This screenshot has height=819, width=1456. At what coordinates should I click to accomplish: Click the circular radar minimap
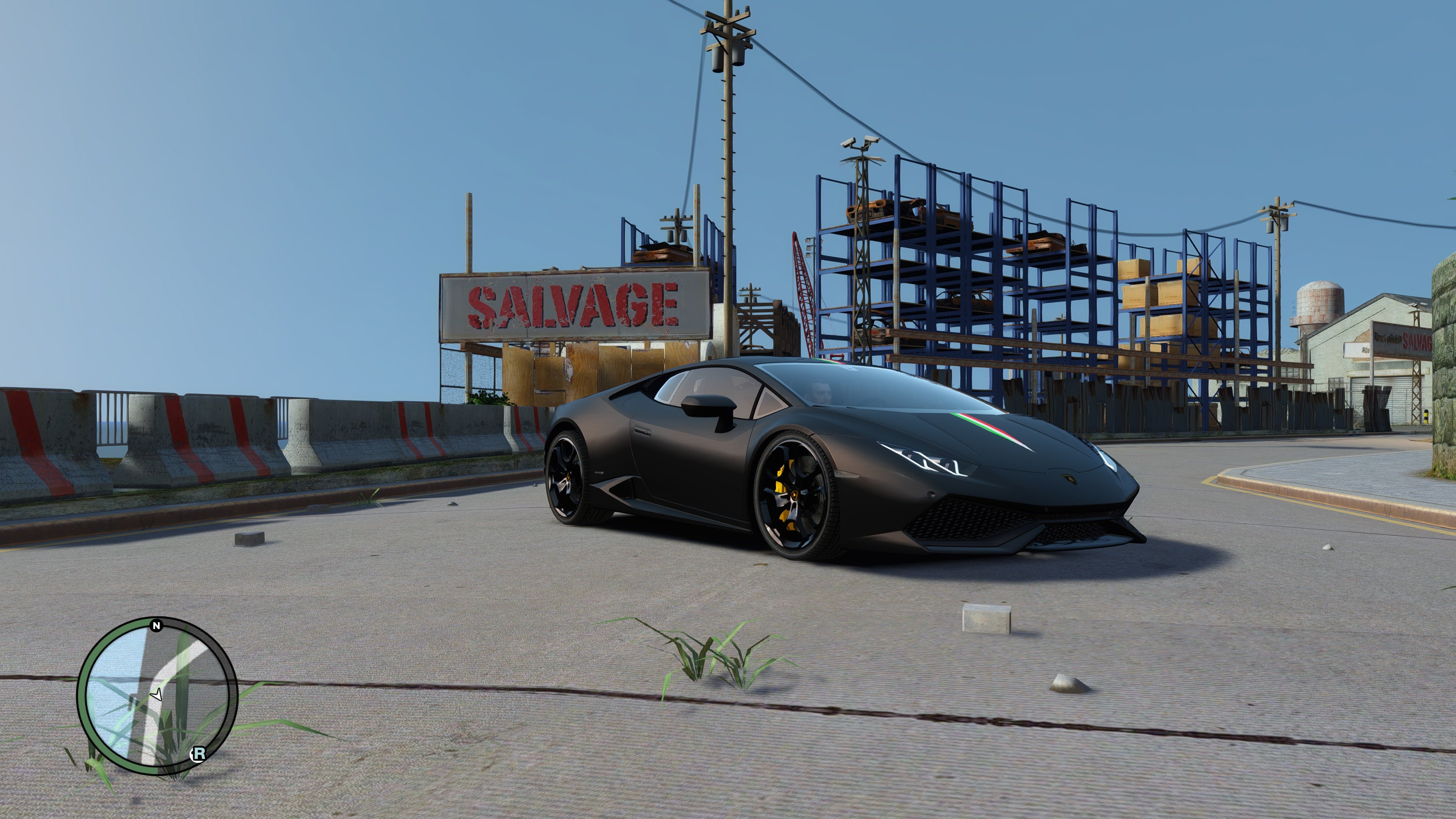157,697
